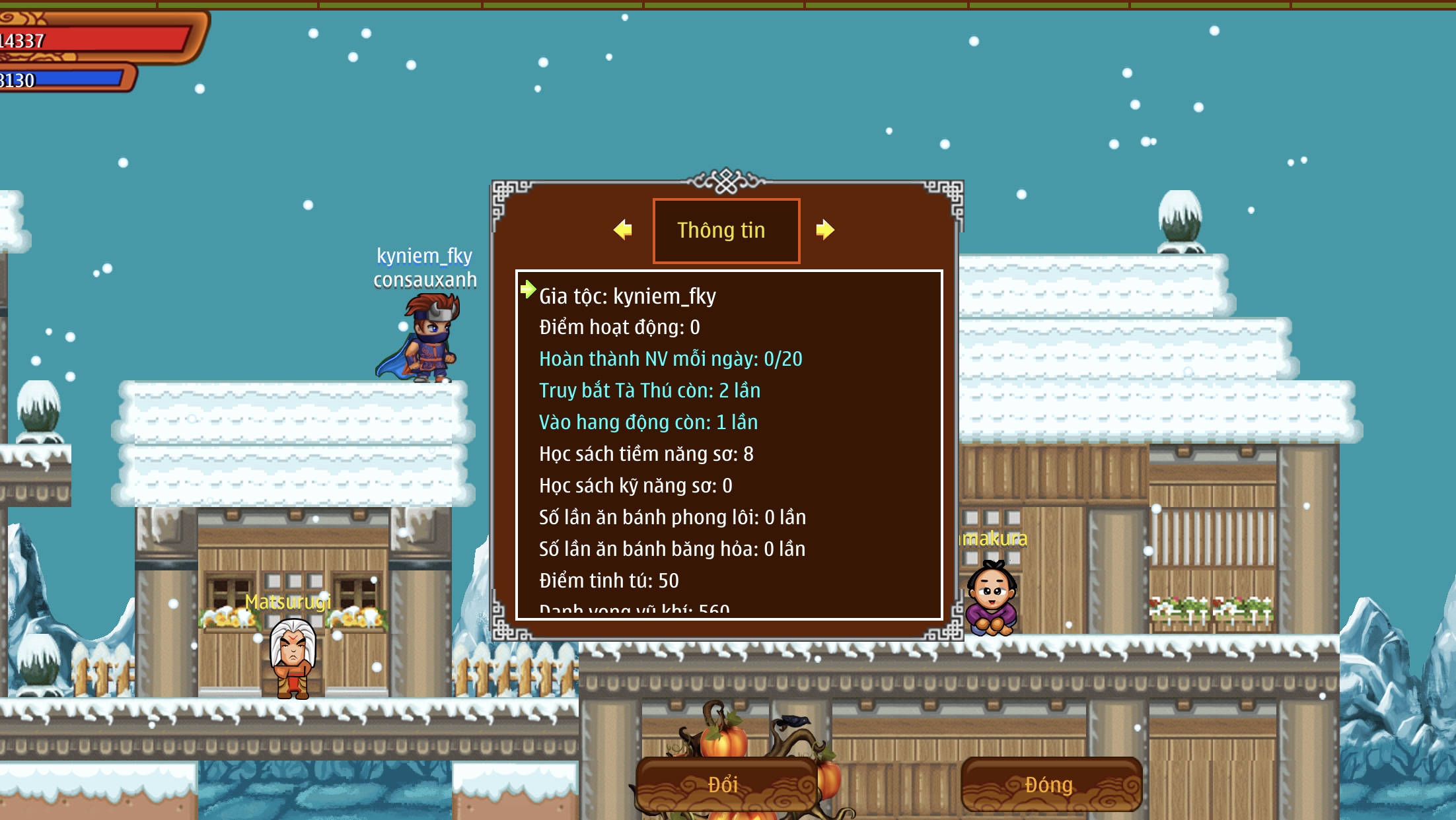
Task: Select the Học sách kỹ năng sơ row
Action: (635, 486)
